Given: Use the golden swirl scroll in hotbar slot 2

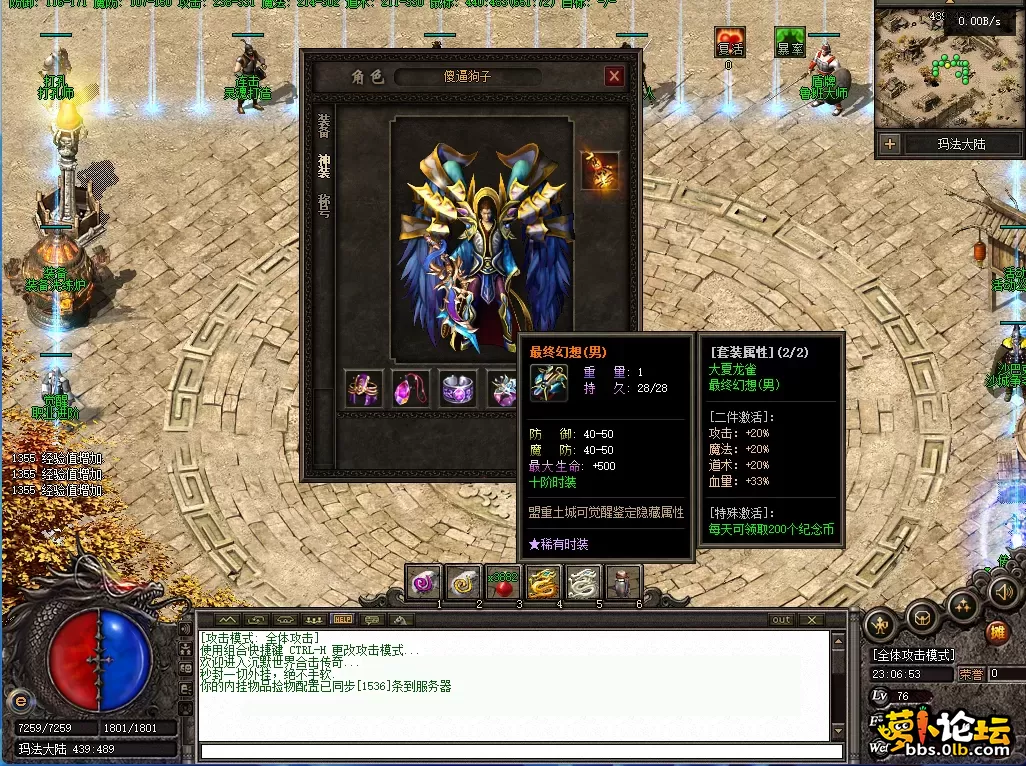Looking at the screenshot, I should pyautogui.click(x=463, y=582).
